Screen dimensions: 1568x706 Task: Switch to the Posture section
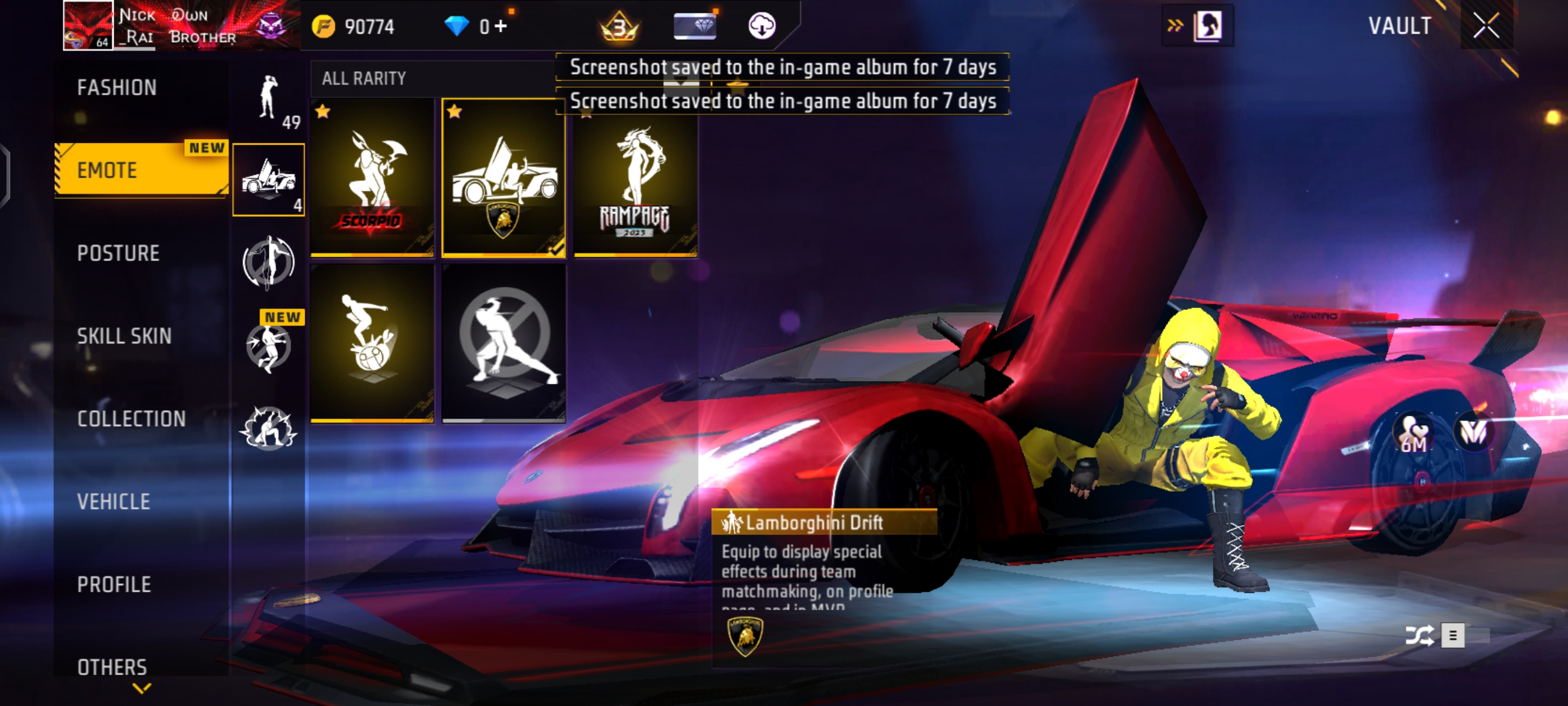point(118,253)
